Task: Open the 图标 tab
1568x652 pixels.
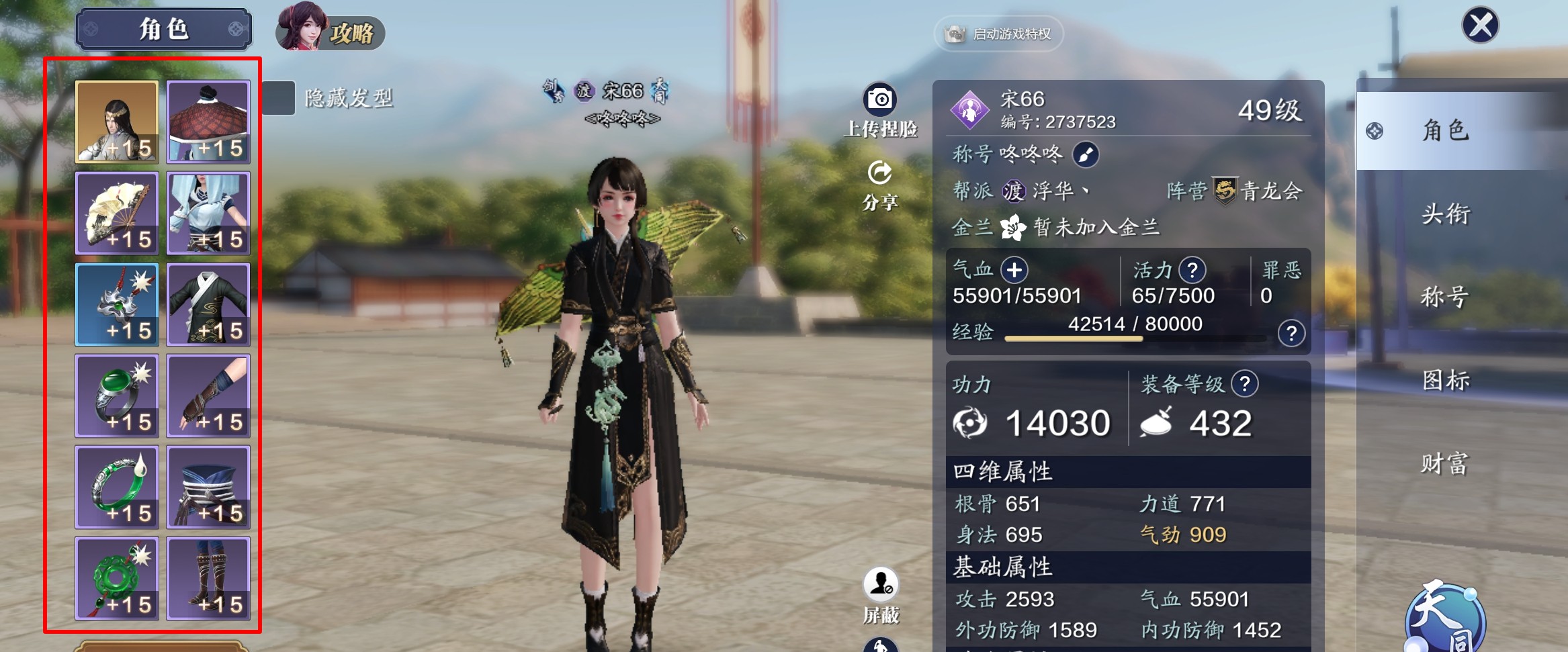Action: click(x=1446, y=381)
